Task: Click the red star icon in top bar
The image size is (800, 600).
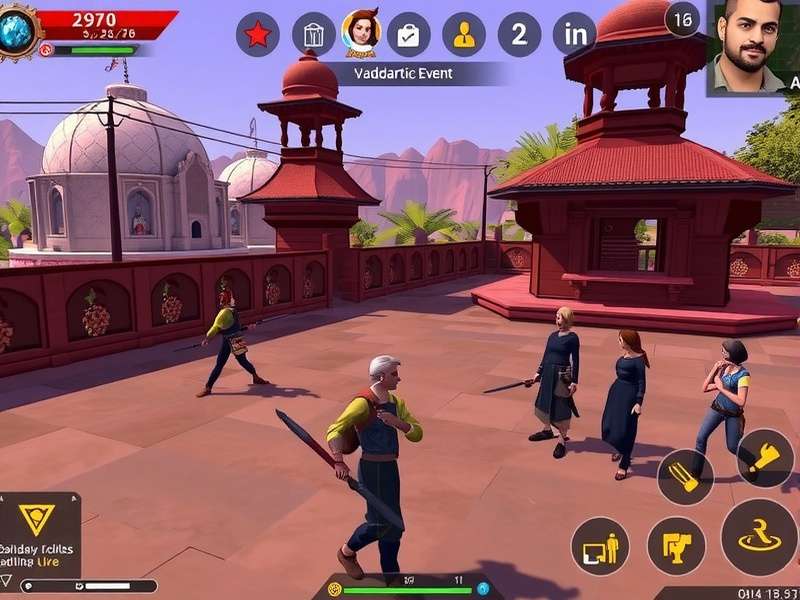Action: (x=257, y=35)
